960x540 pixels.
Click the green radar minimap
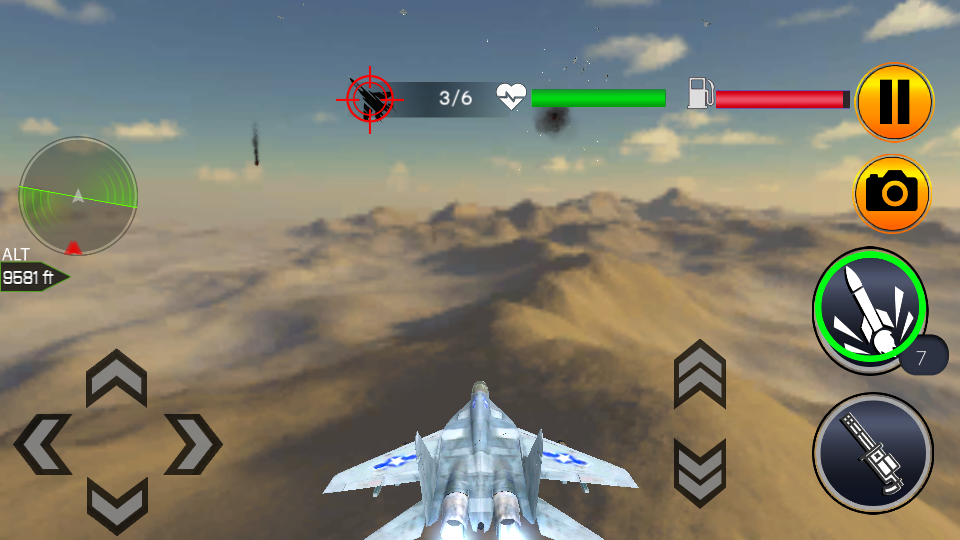(x=78, y=196)
